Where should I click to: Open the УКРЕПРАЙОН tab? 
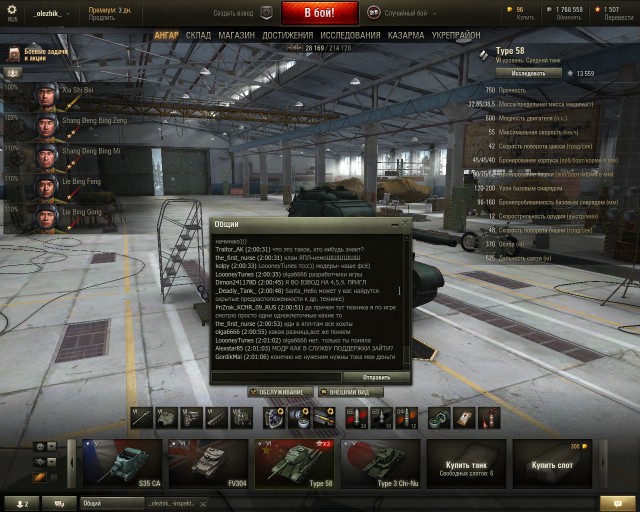pyautogui.click(x=455, y=35)
